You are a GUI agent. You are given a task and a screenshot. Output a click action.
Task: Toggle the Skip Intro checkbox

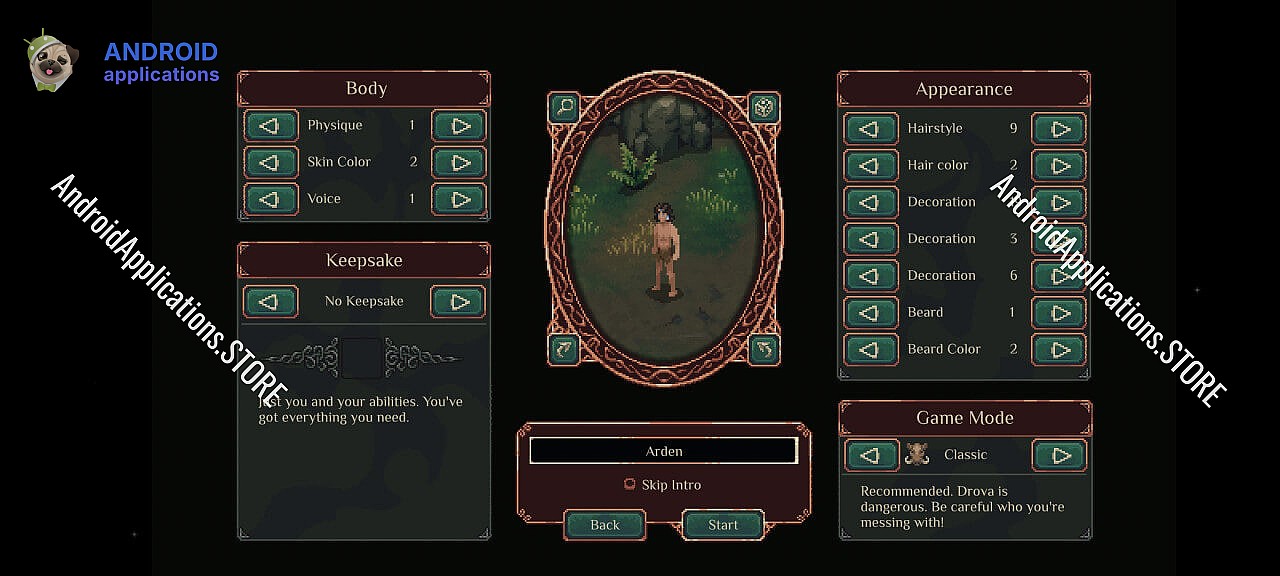click(629, 485)
